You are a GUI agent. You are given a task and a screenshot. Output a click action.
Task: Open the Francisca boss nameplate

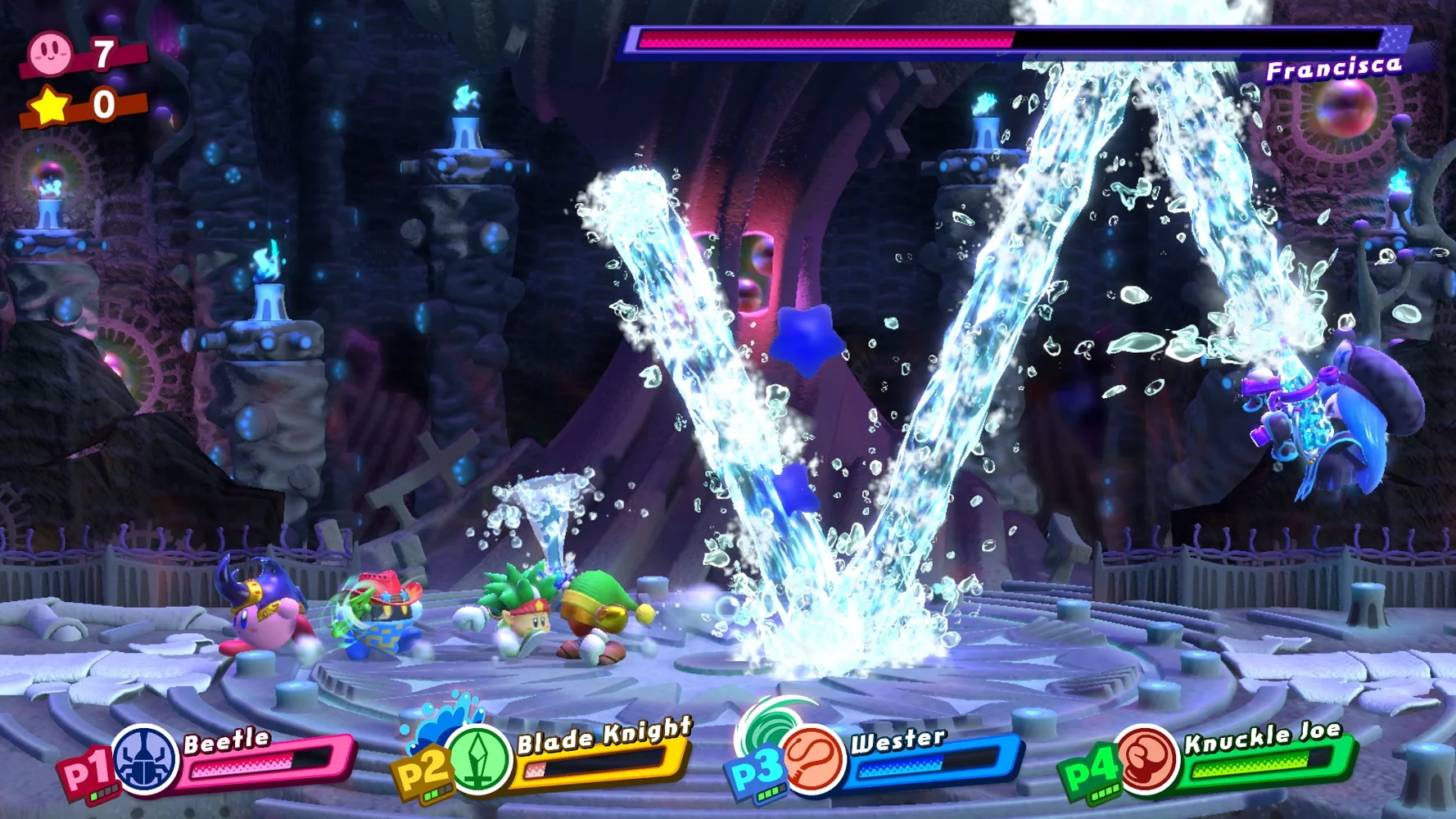click(x=1336, y=70)
